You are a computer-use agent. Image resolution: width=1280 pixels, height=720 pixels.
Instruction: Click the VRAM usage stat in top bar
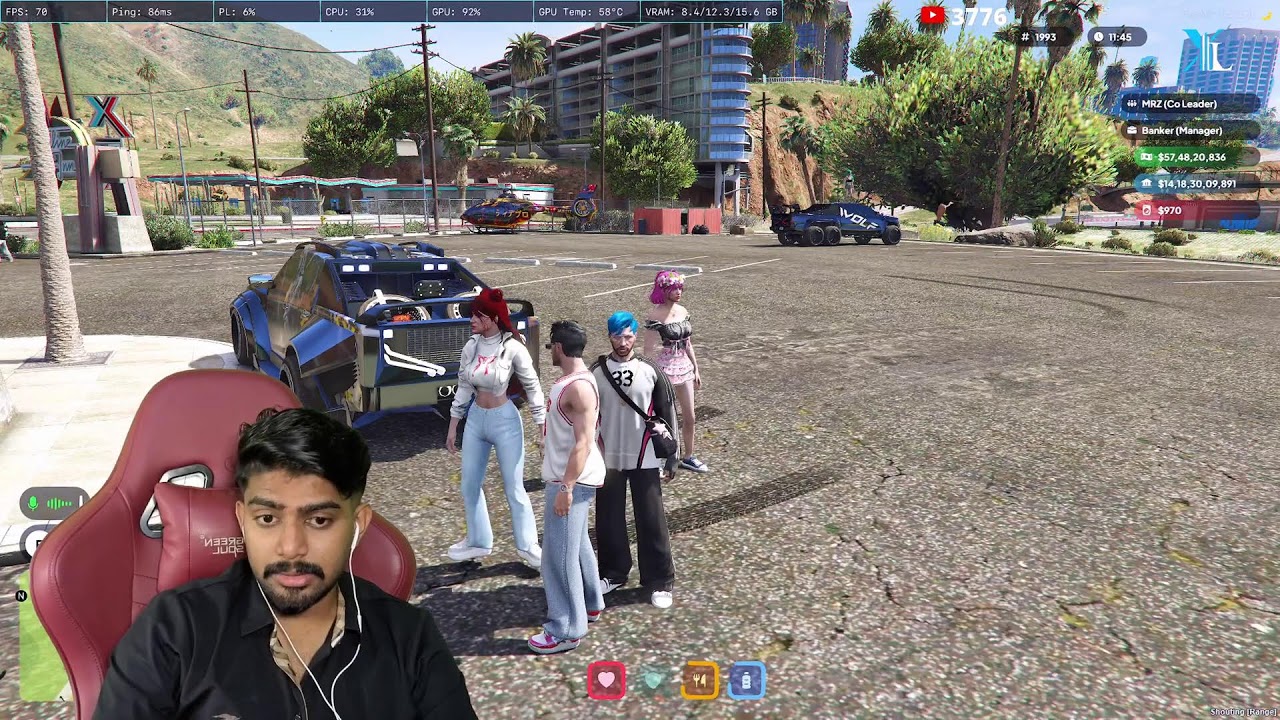click(712, 12)
